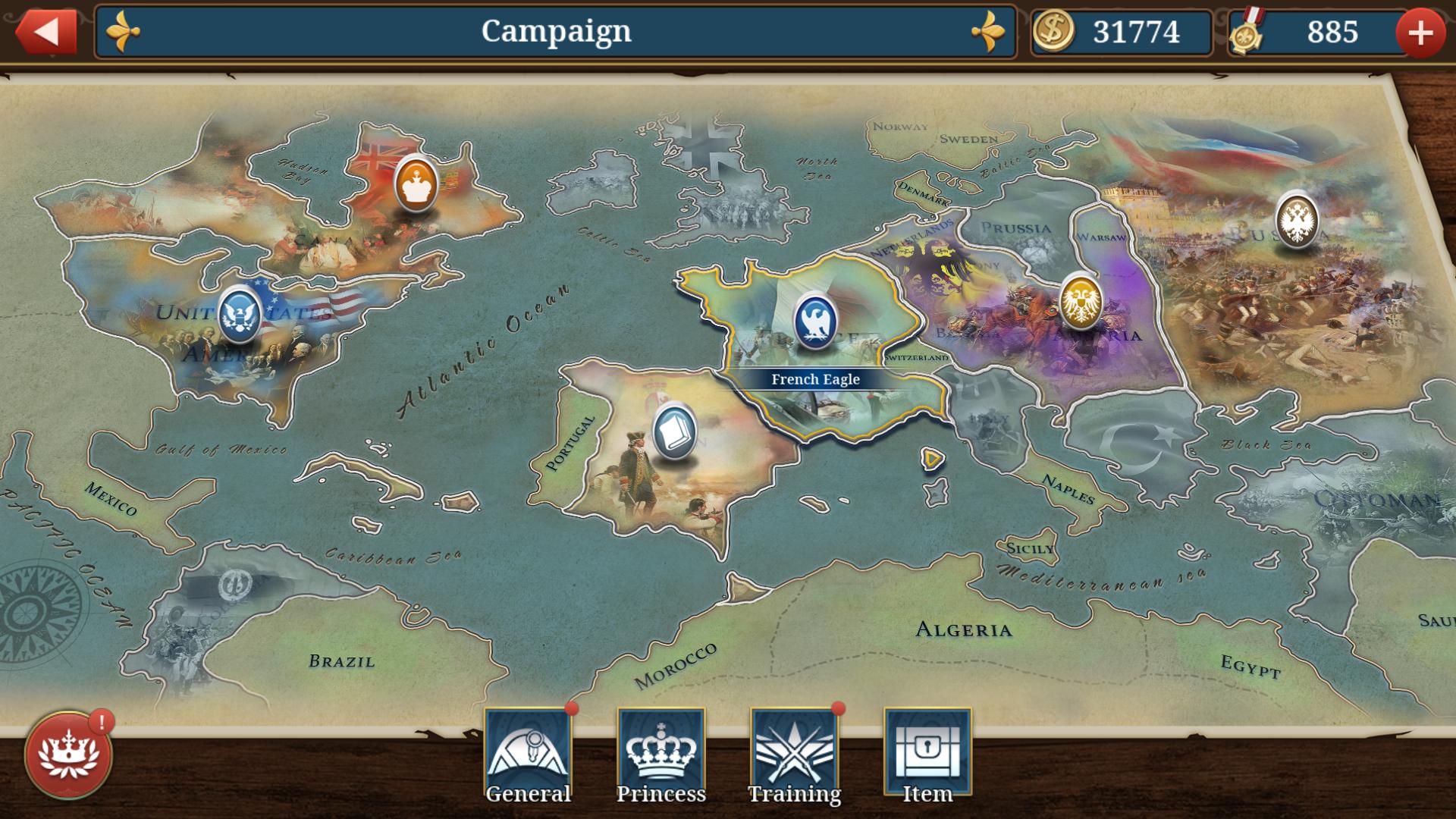1456x819 pixels.
Task: Select the French Eagle campaign marker
Action: 815,321
